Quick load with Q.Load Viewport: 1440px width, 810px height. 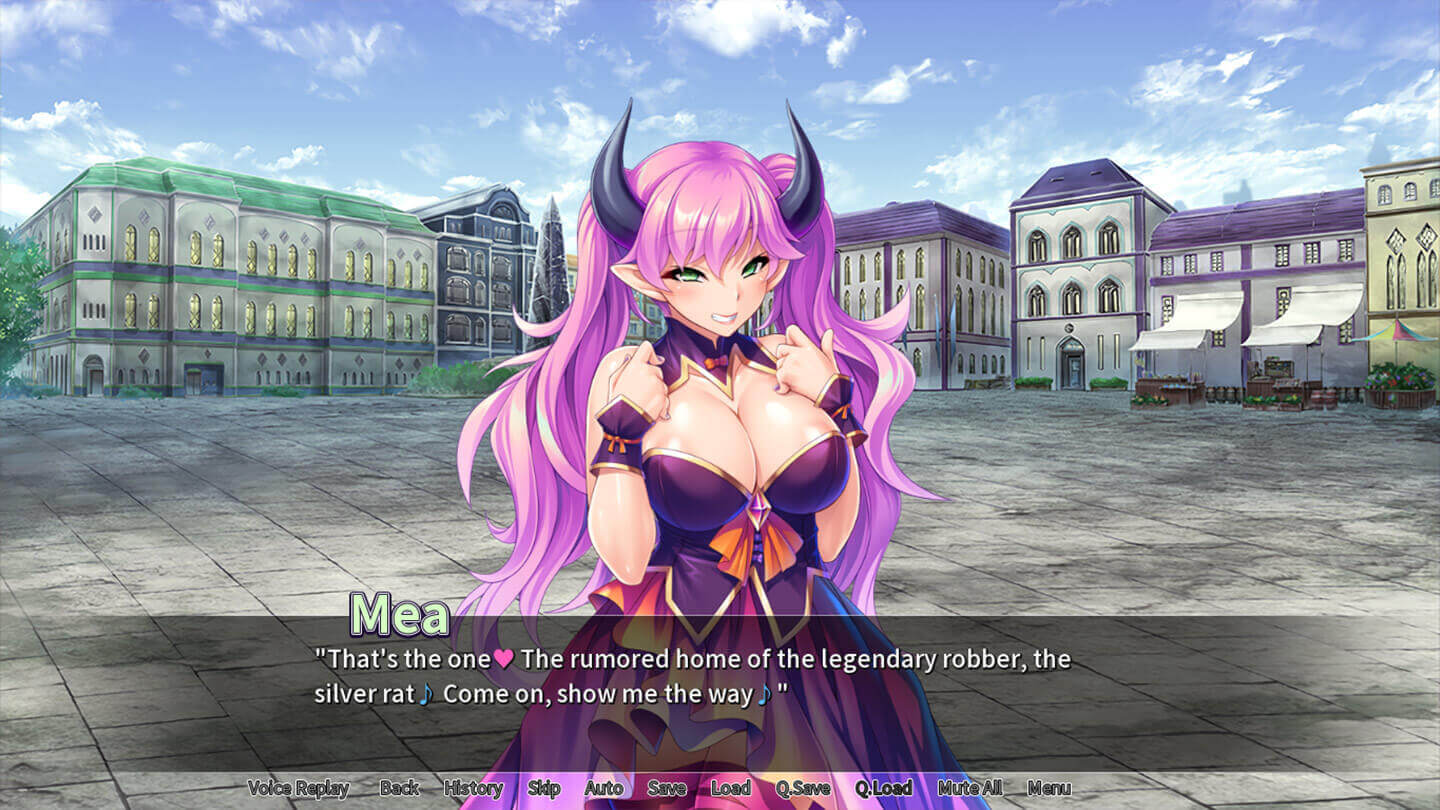[x=884, y=788]
